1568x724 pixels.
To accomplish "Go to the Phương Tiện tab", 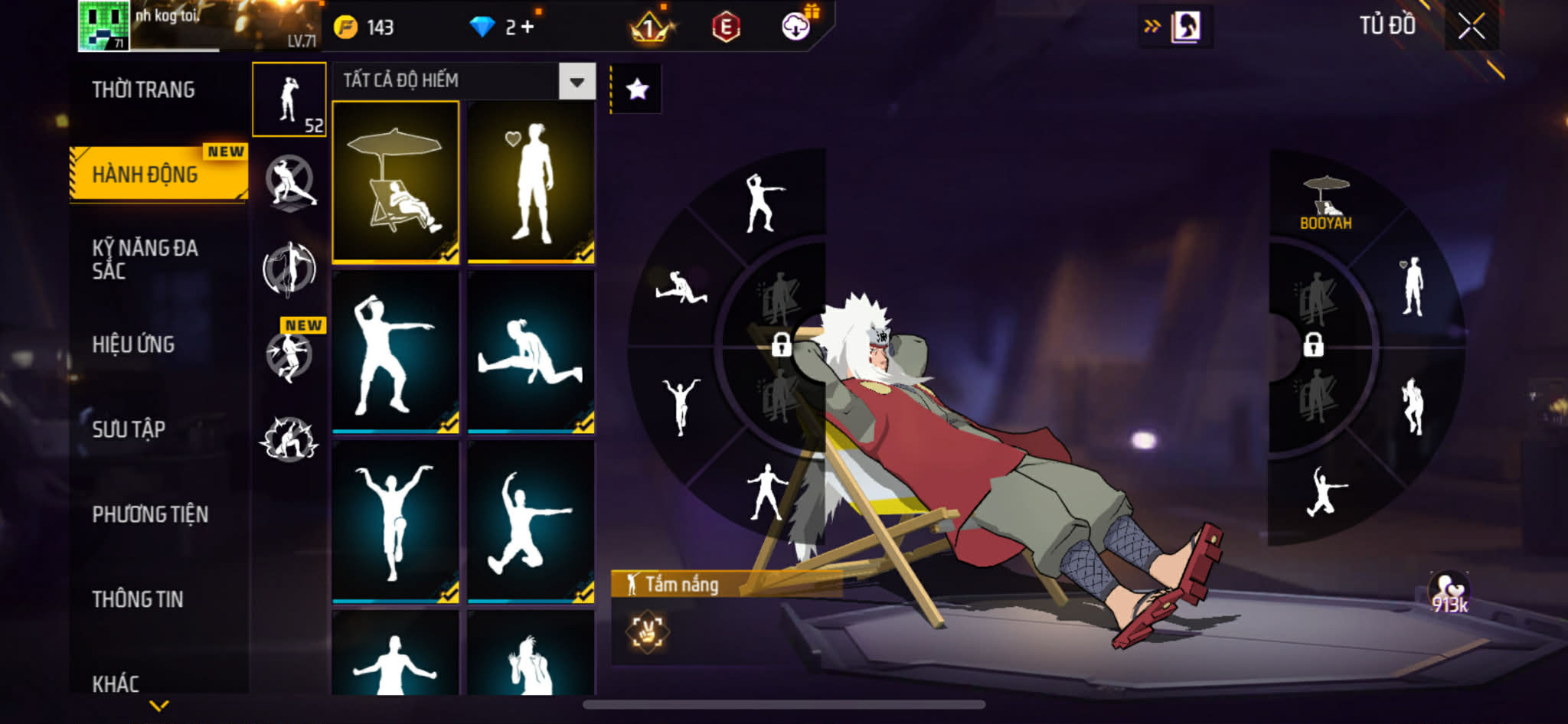I will (150, 514).
